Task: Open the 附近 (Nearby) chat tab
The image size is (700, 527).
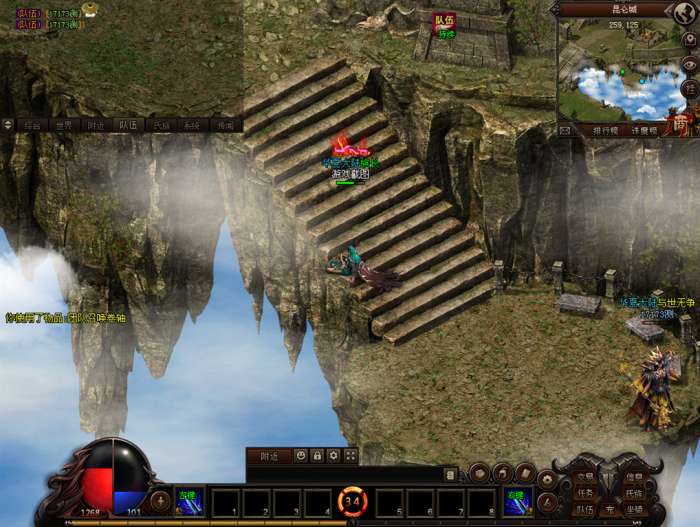Action: 95,126
